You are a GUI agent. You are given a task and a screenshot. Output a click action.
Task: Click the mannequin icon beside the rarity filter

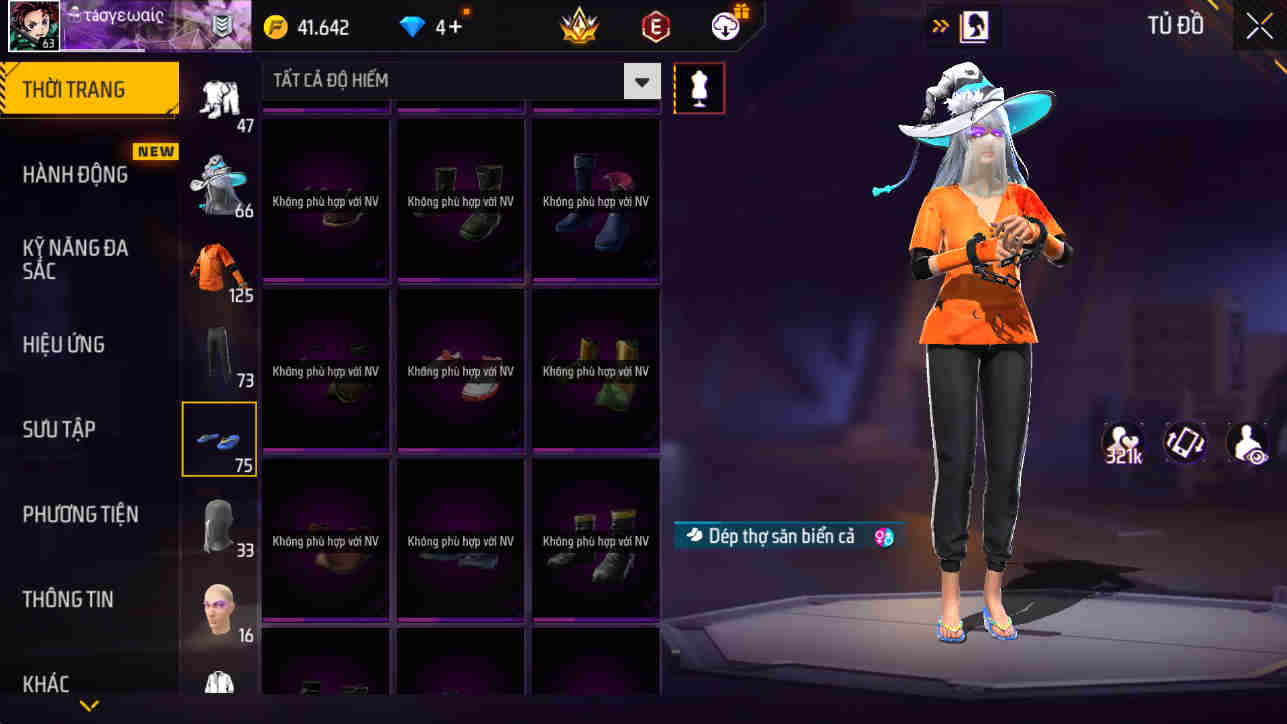699,88
